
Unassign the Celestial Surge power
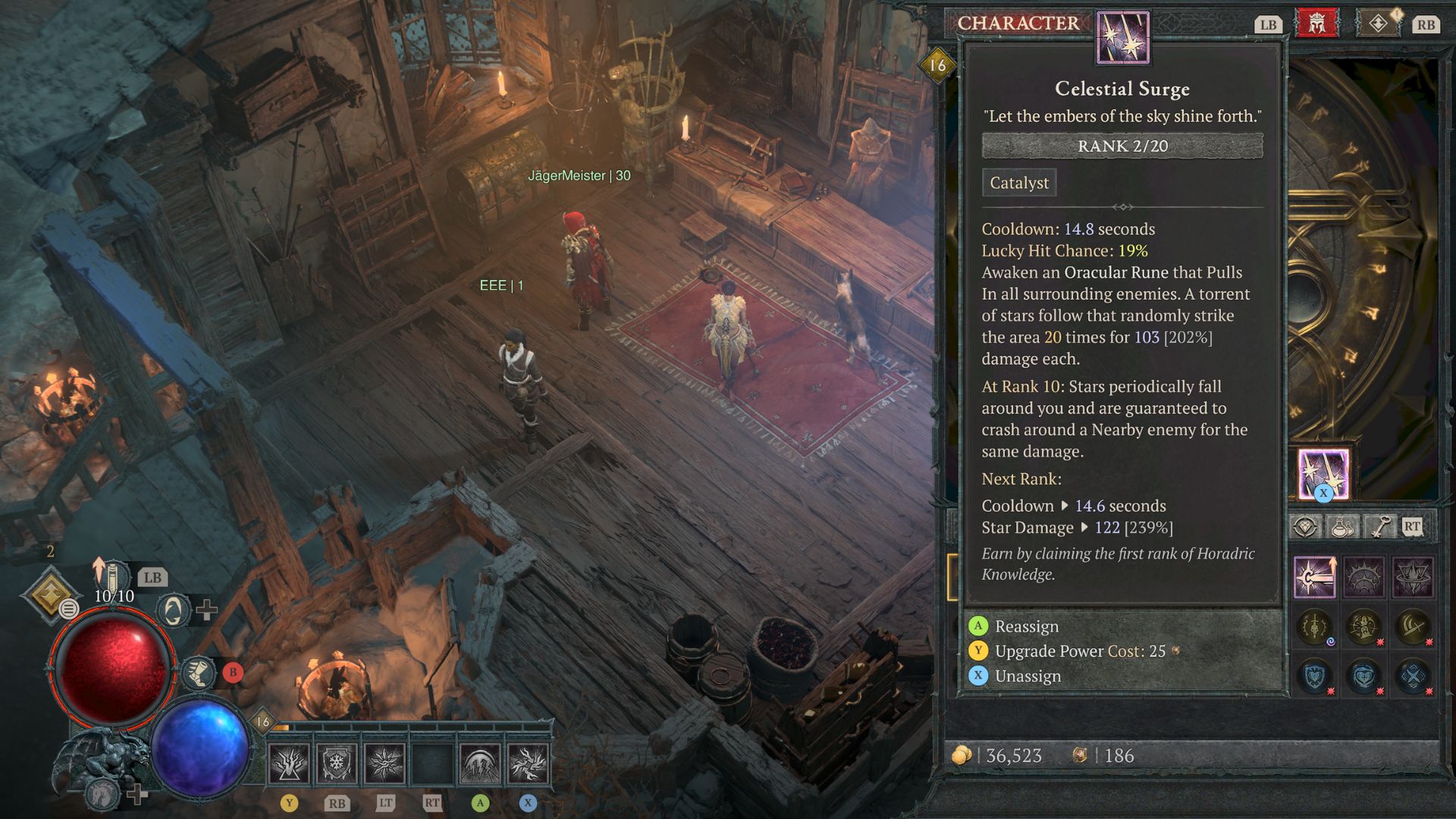(x=1027, y=676)
